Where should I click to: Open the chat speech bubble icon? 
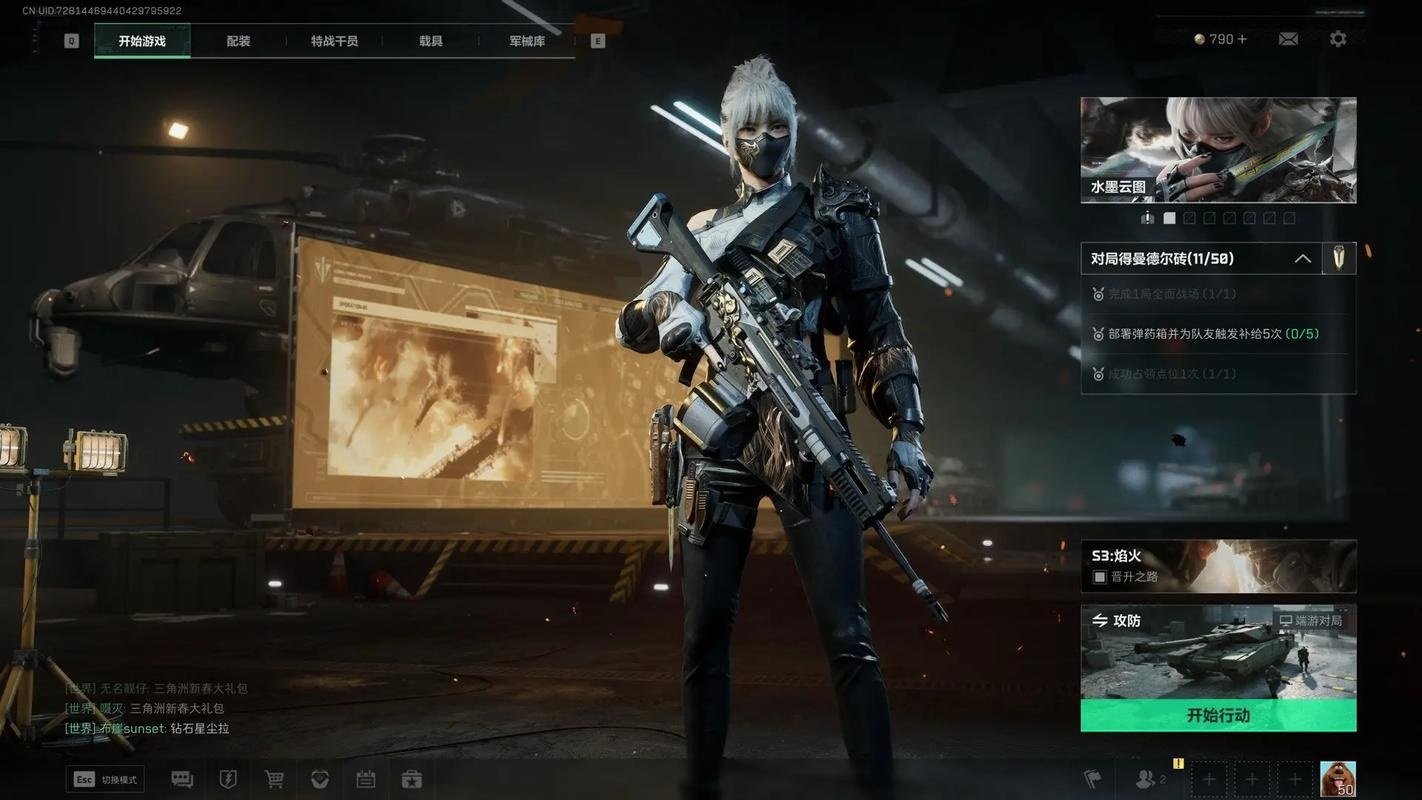(182, 780)
